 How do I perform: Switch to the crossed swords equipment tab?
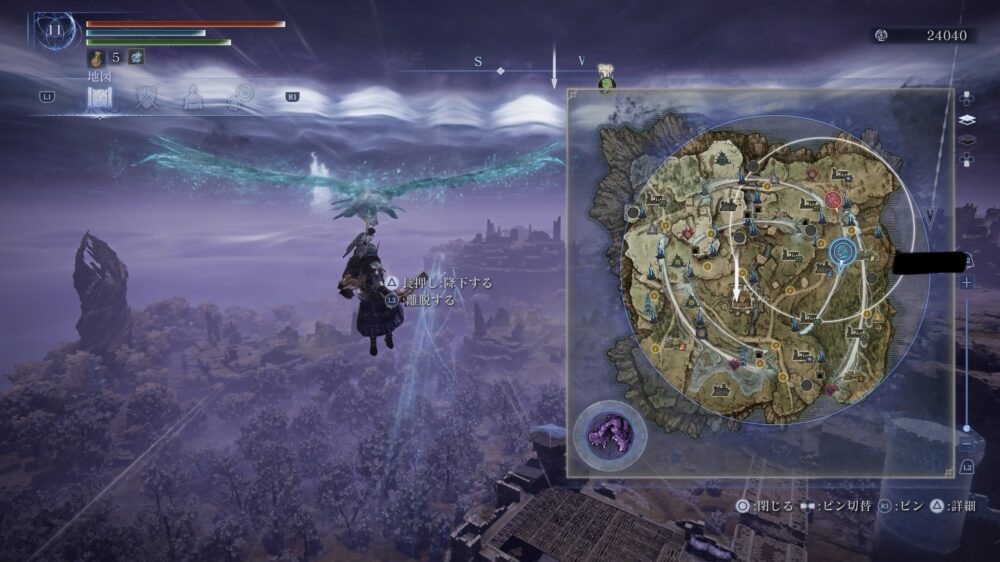click(148, 97)
